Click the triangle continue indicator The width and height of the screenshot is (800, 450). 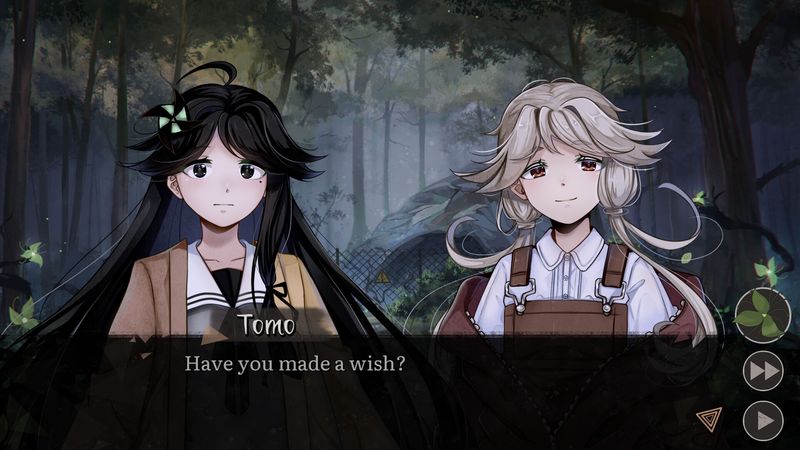(708, 419)
